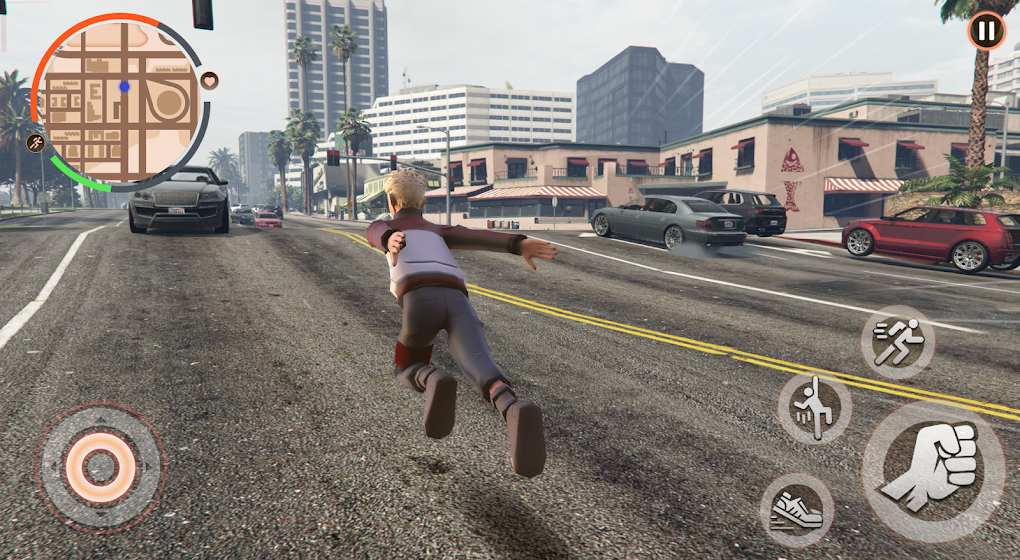Screen dimensions: 1020x560
Task: Click the running man icon beside the minimap
Action: [36, 142]
